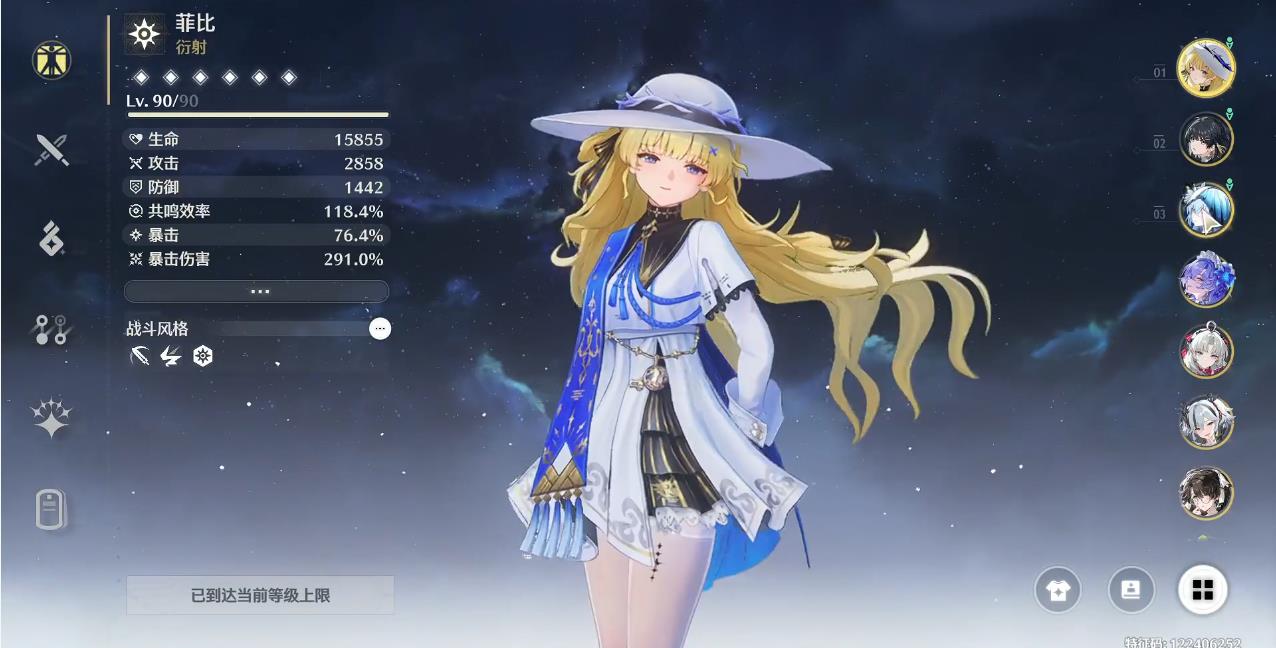Open the Echoes tab in the sidebar
This screenshot has height=648, width=1276.
coord(51,238)
